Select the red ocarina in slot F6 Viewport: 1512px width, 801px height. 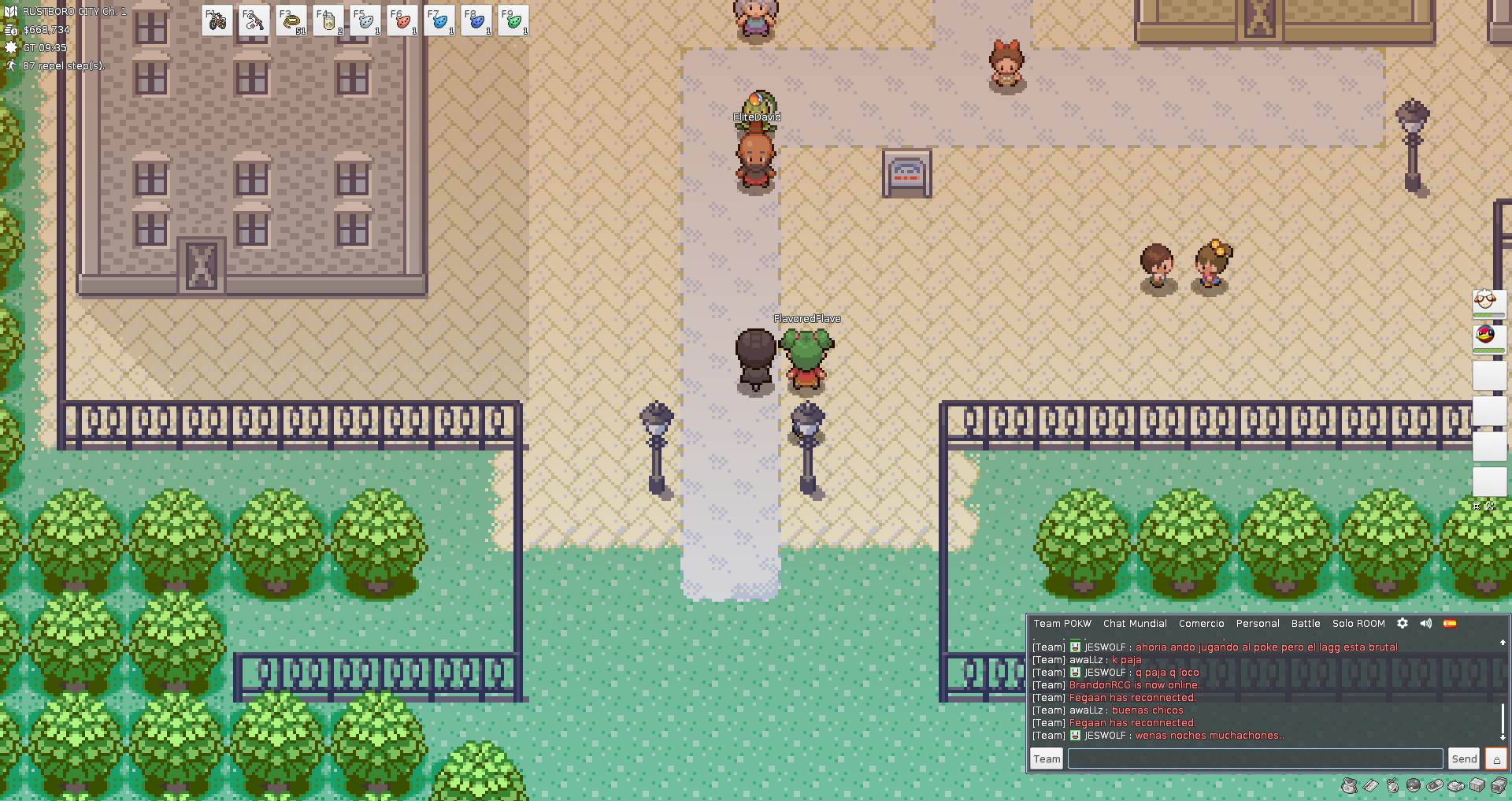(402, 21)
